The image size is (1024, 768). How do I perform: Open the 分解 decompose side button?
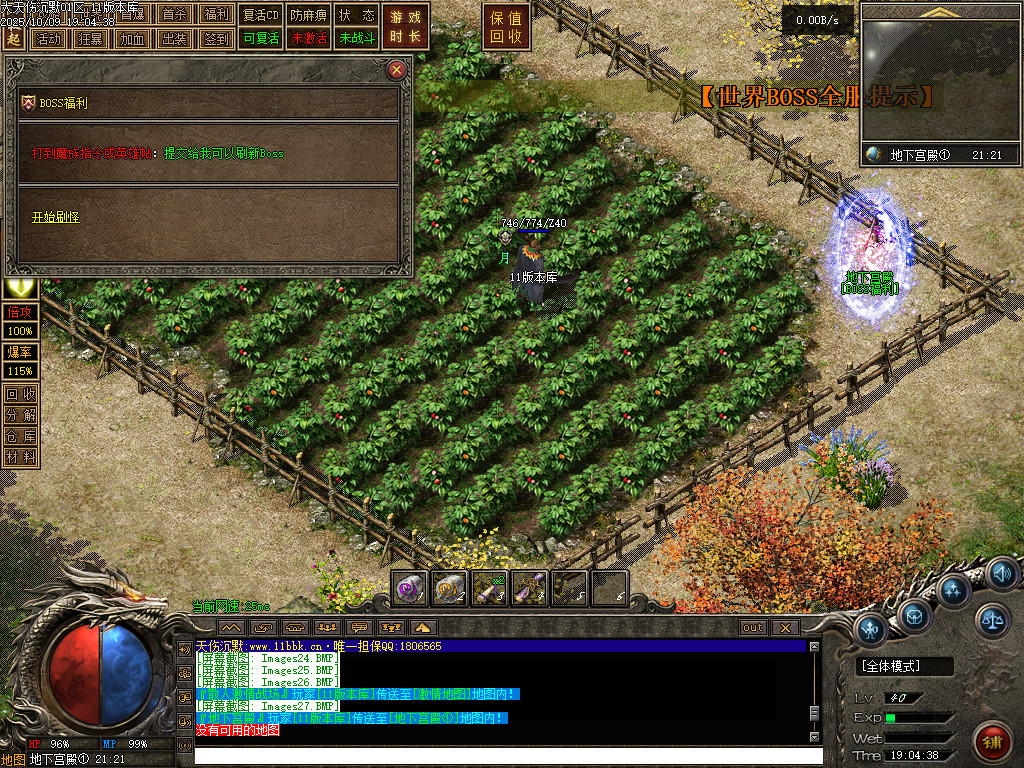pos(21,414)
